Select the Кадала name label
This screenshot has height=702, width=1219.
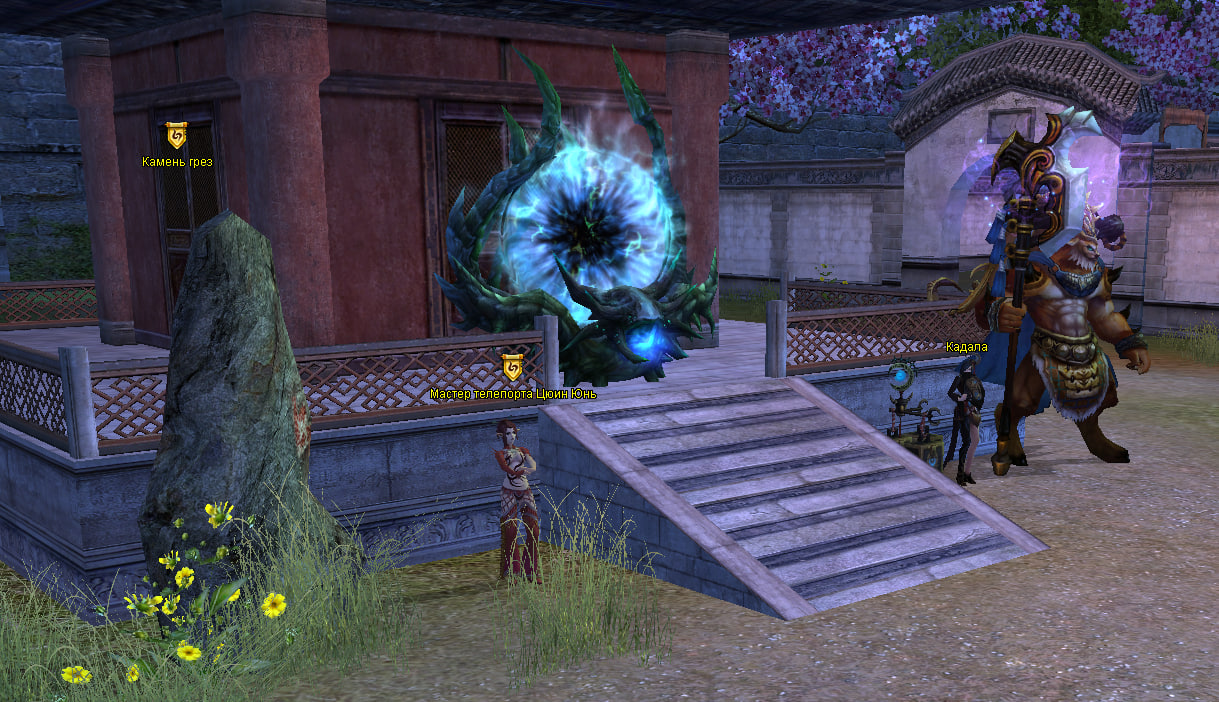pos(966,347)
